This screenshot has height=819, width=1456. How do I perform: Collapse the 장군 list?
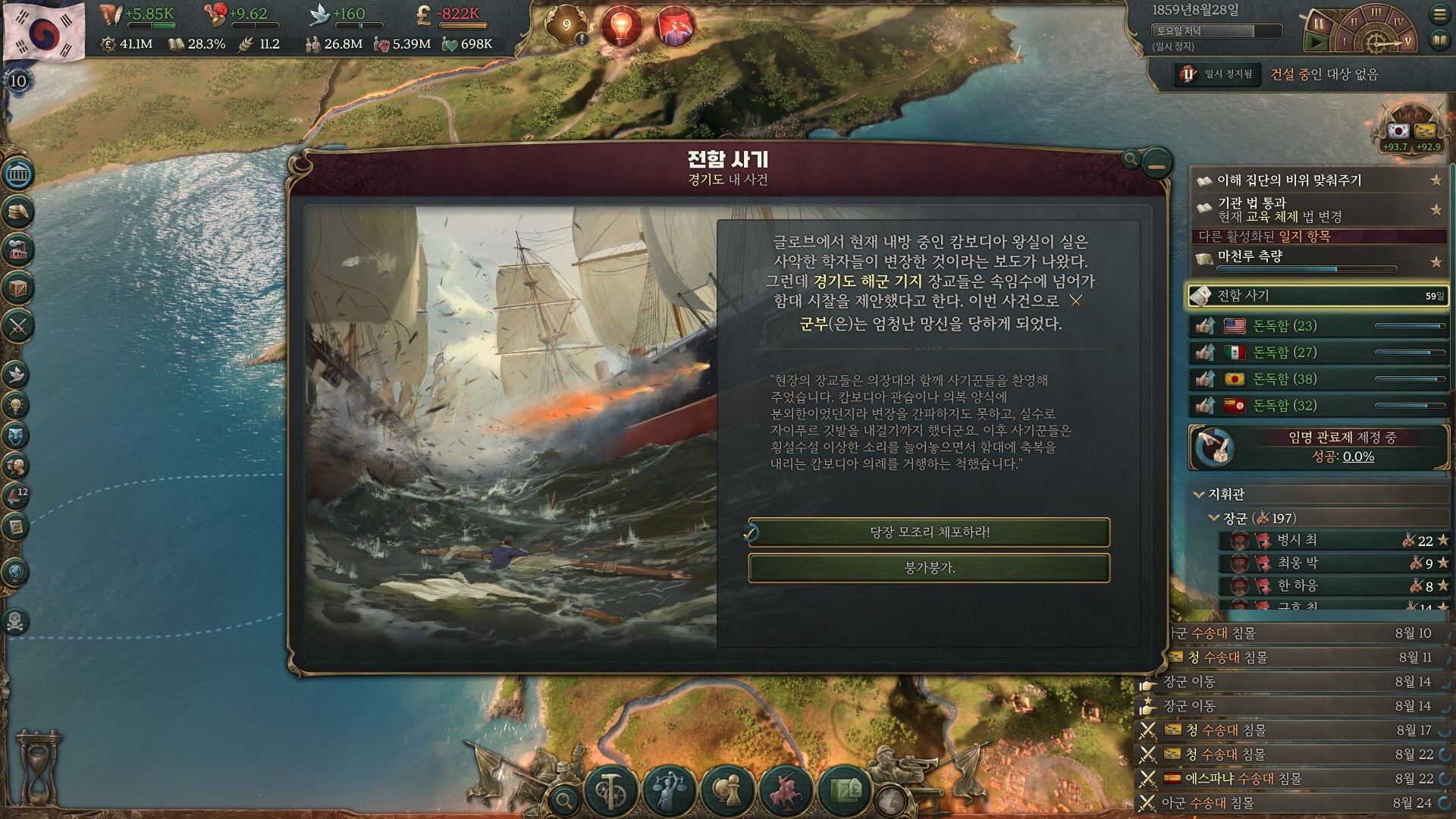point(1213,518)
